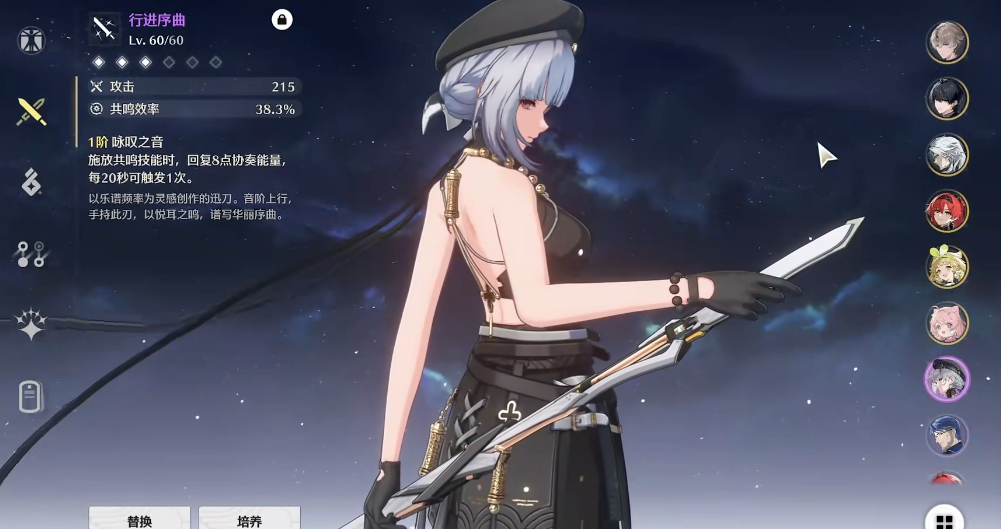
Task: Choose the pink-haired character portrait
Action: coord(946,323)
